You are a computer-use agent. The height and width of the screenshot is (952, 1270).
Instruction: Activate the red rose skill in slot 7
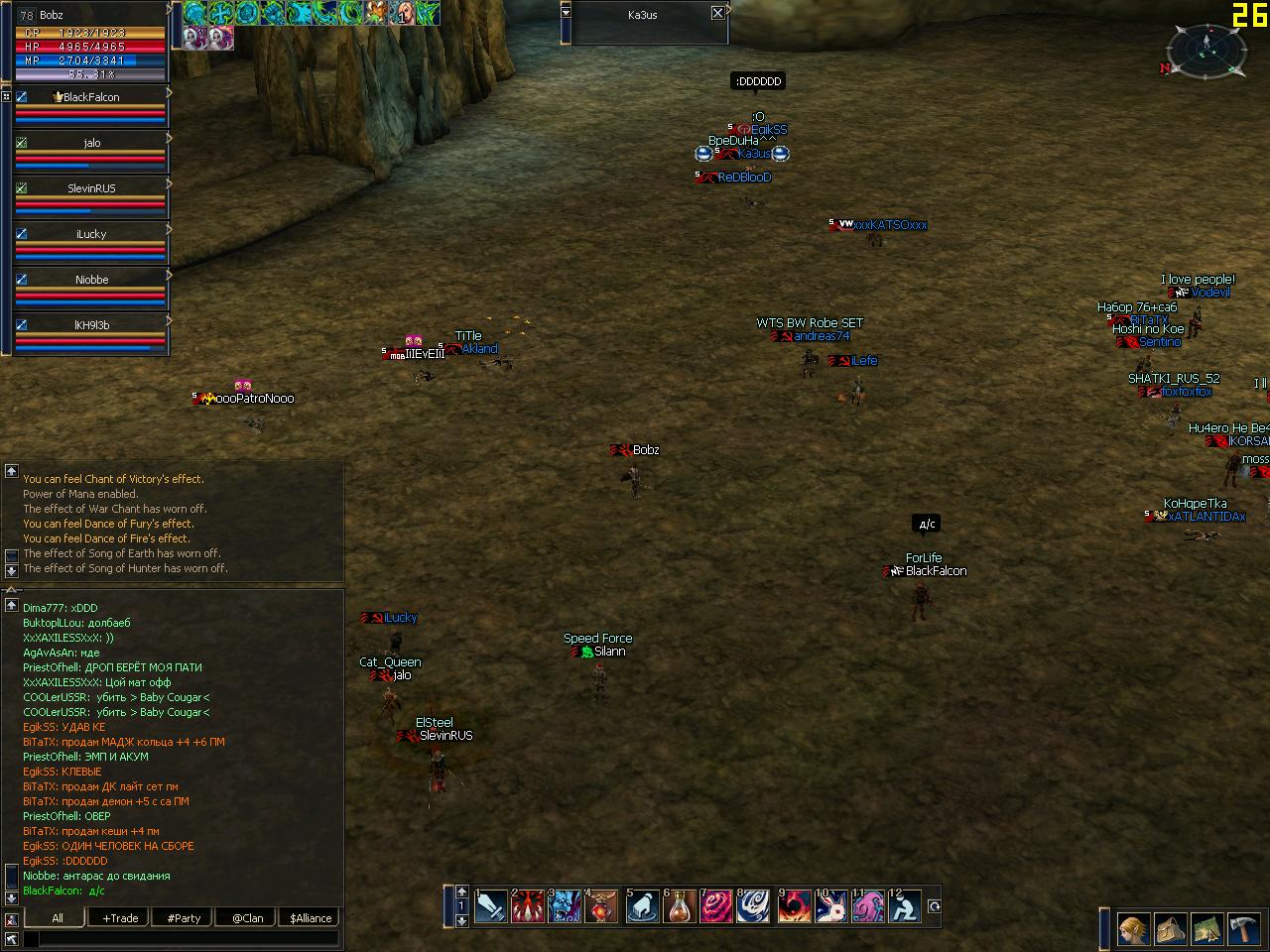coord(716,905)
